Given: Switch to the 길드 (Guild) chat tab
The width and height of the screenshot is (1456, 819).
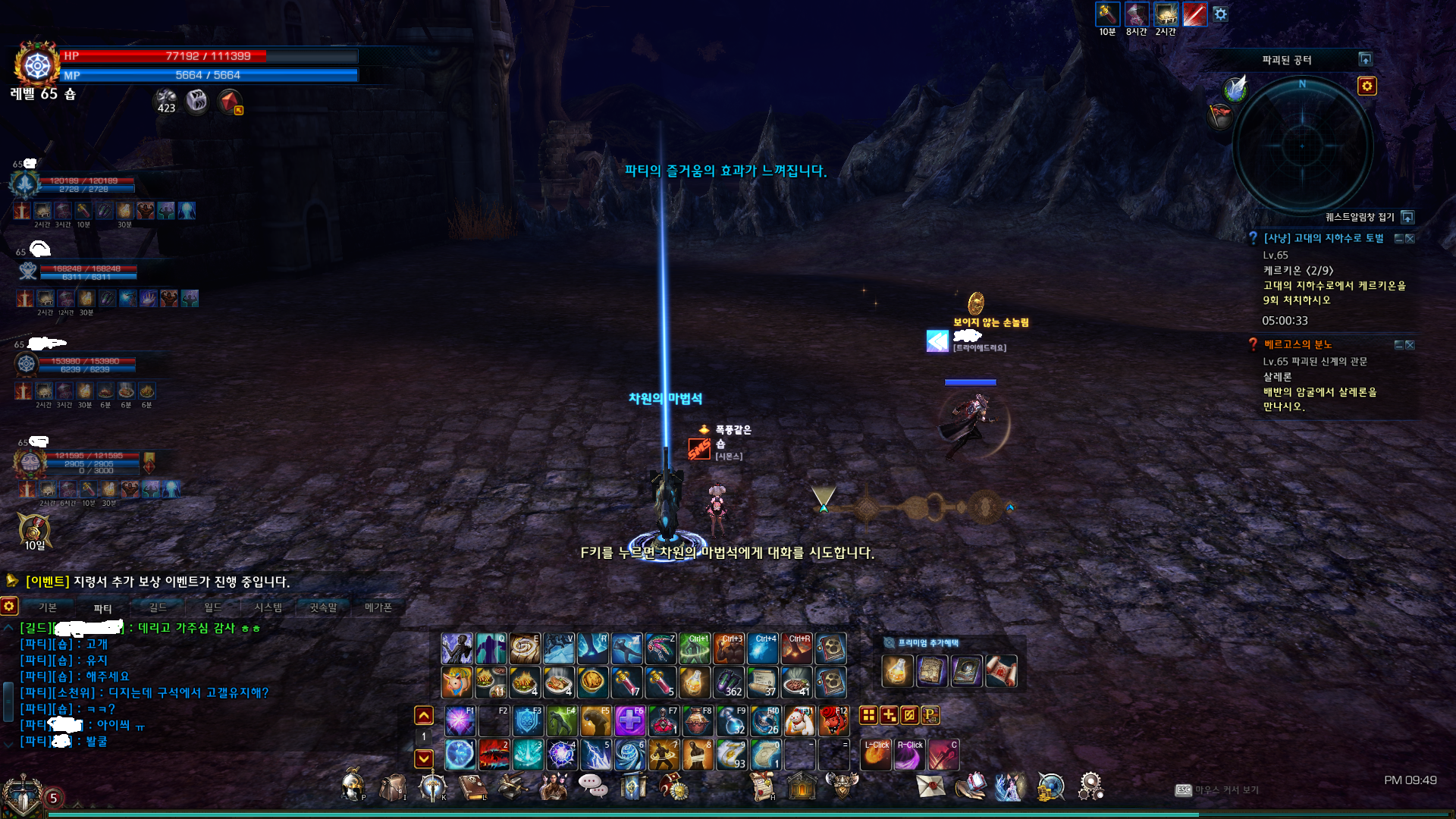Looking at the screenshot, I should coord(158,607).
